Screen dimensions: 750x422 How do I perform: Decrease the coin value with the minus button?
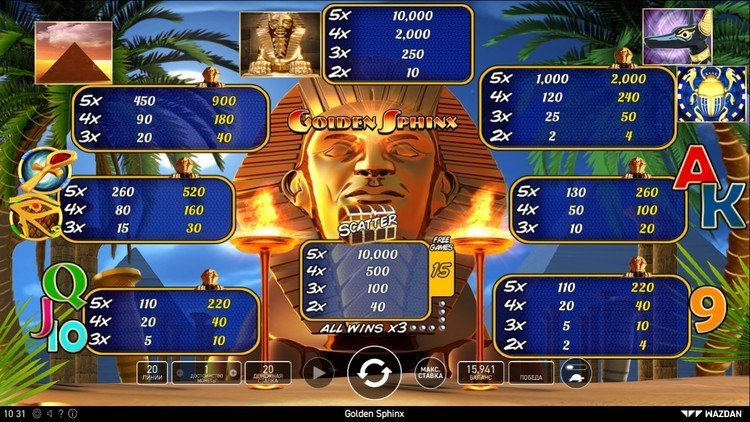point(178,374)
